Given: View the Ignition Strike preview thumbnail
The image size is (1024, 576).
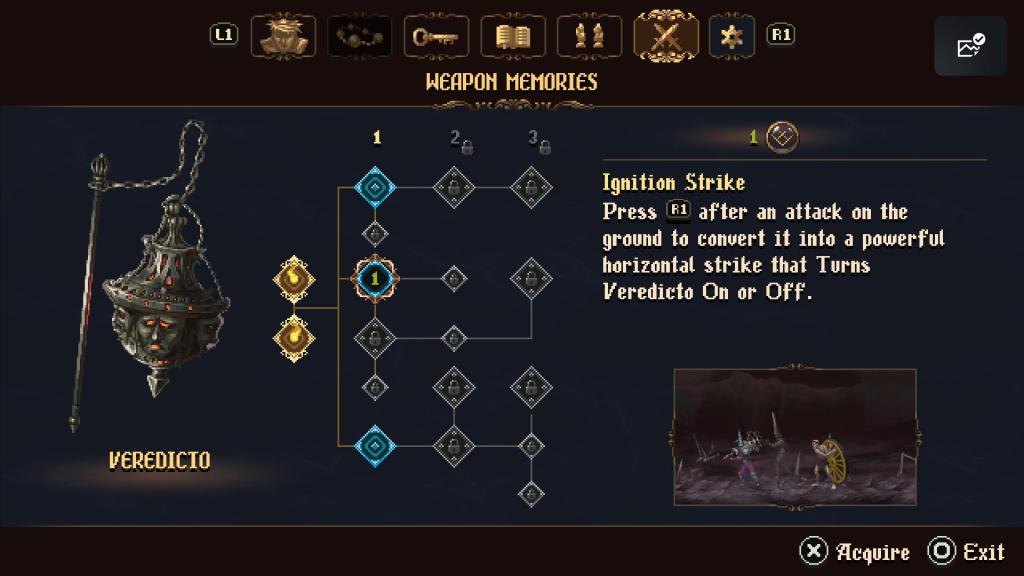Looking at the screenshot, I should click(x=795, y=437).
